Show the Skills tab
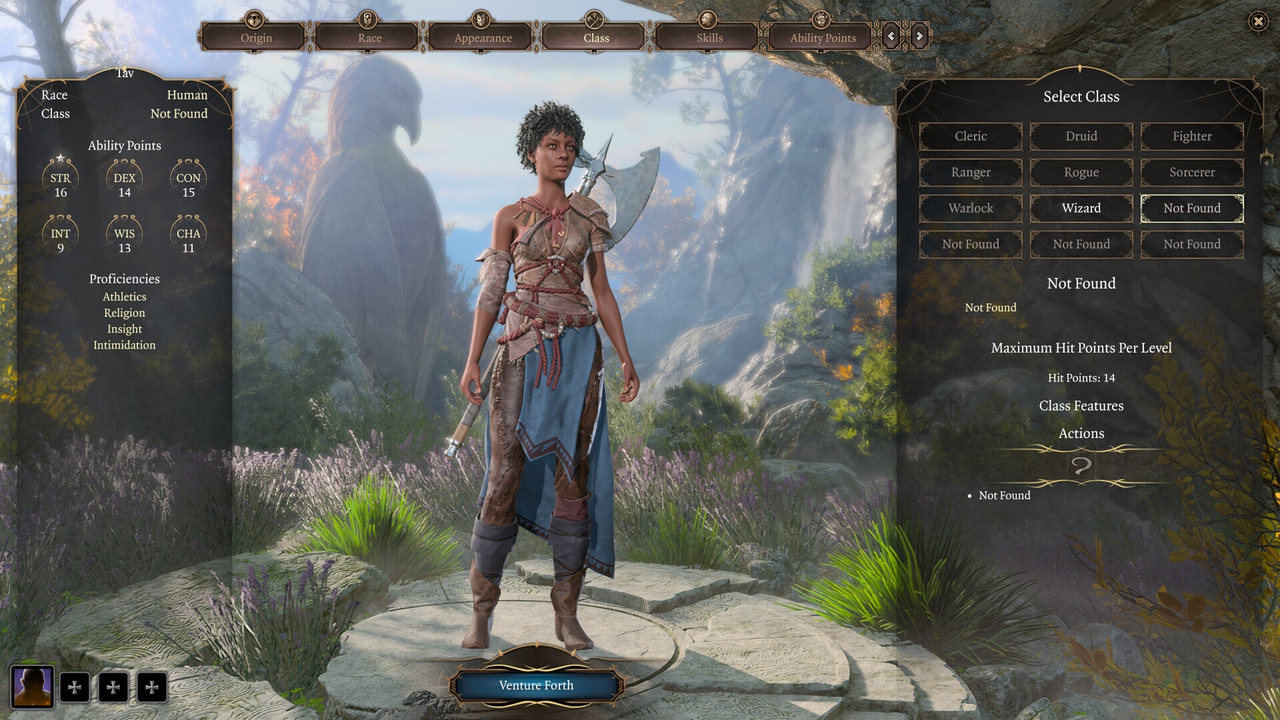1280x720 pixels. point(710,37)
